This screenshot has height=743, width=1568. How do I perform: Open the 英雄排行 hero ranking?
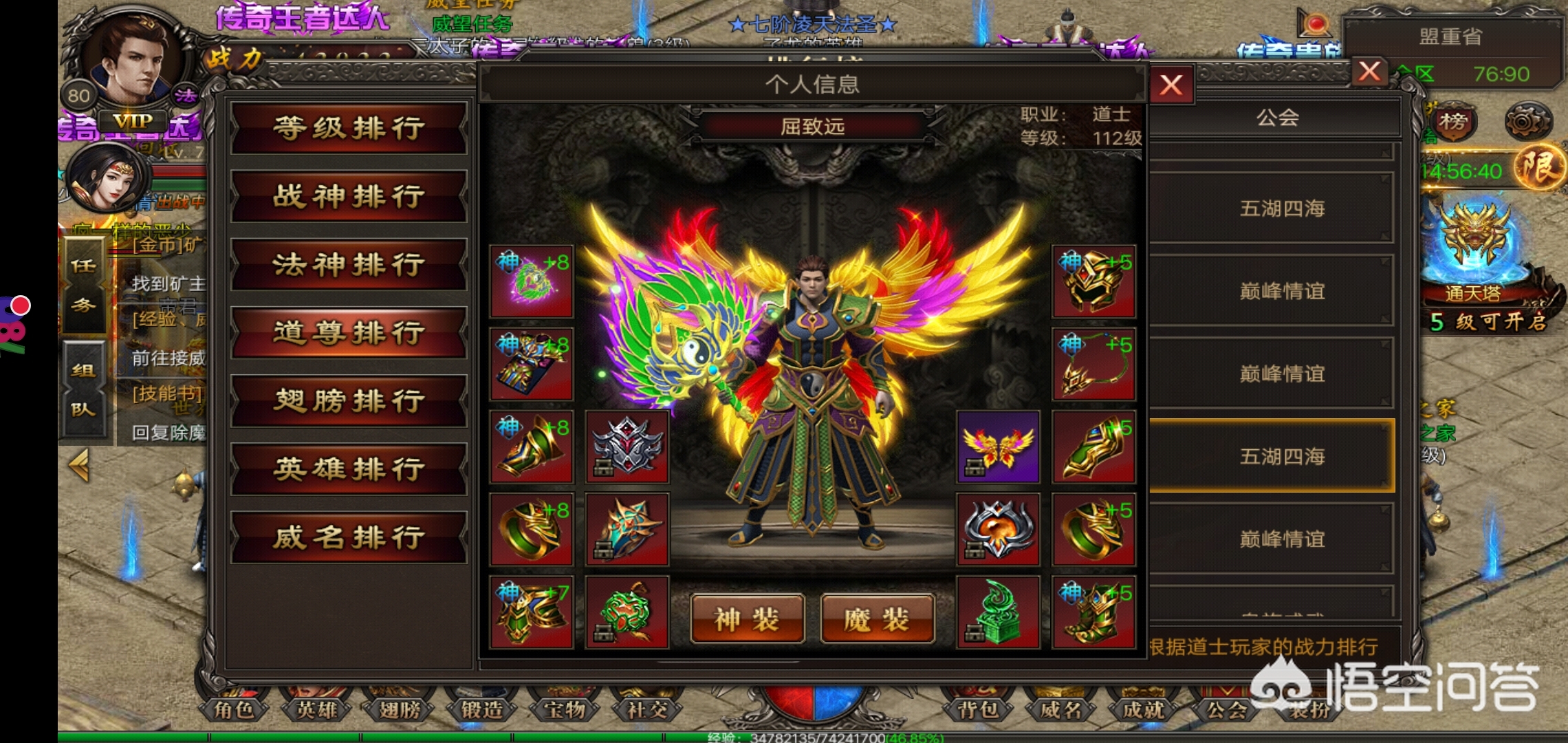point(349,469)
